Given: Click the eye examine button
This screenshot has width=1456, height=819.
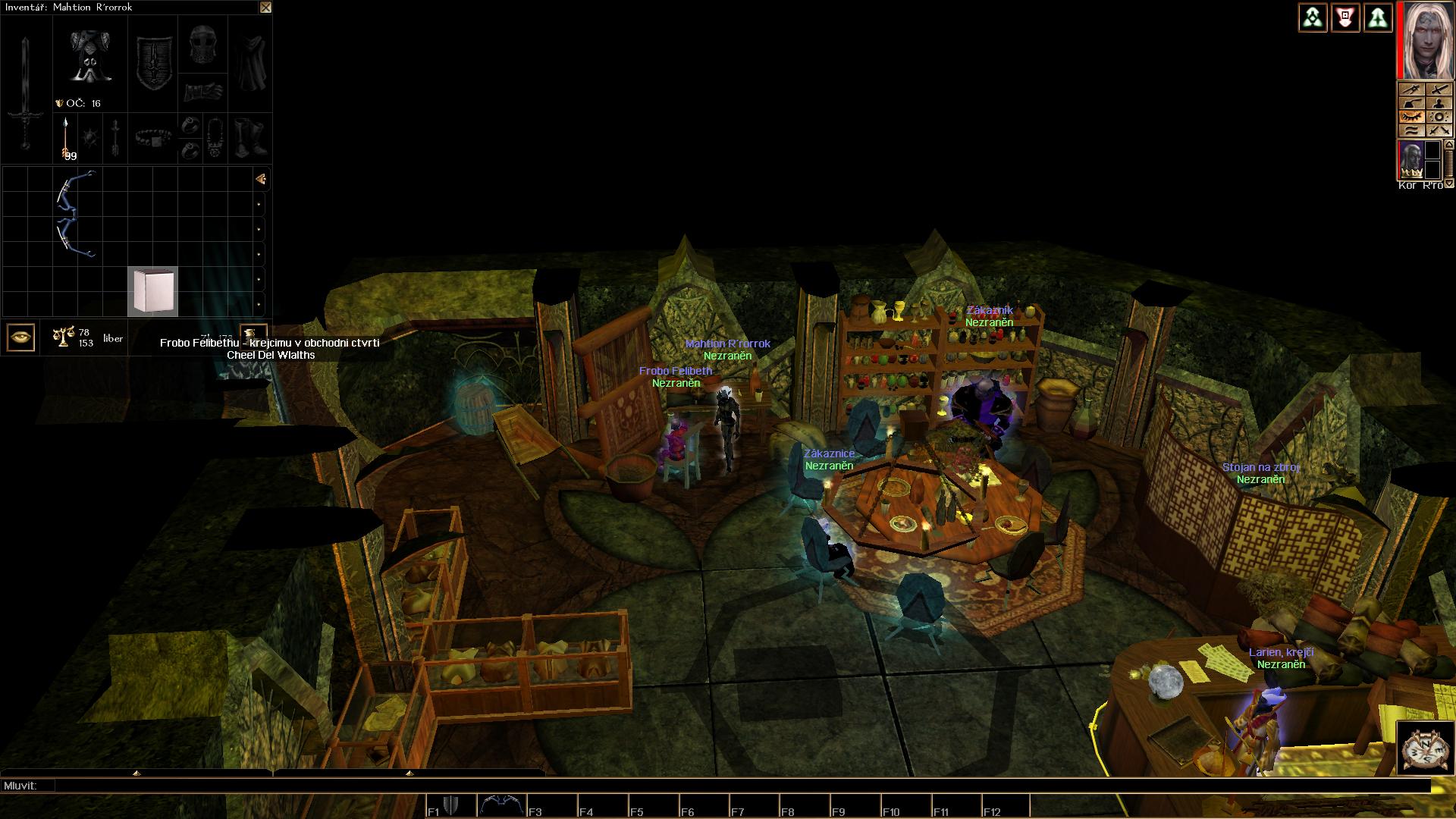Looking at the screenshot, I should [20, 337].
